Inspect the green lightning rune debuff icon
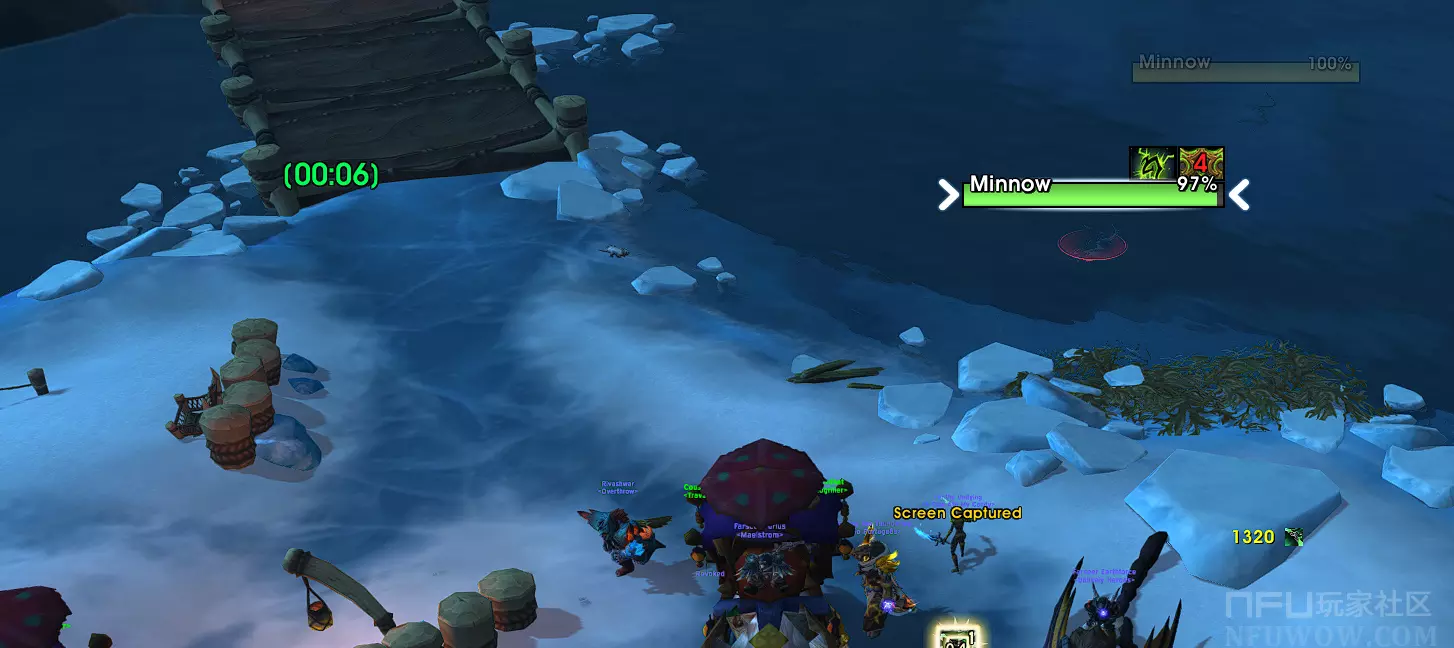The image size is (1454, 648). tap(1153, 163)
